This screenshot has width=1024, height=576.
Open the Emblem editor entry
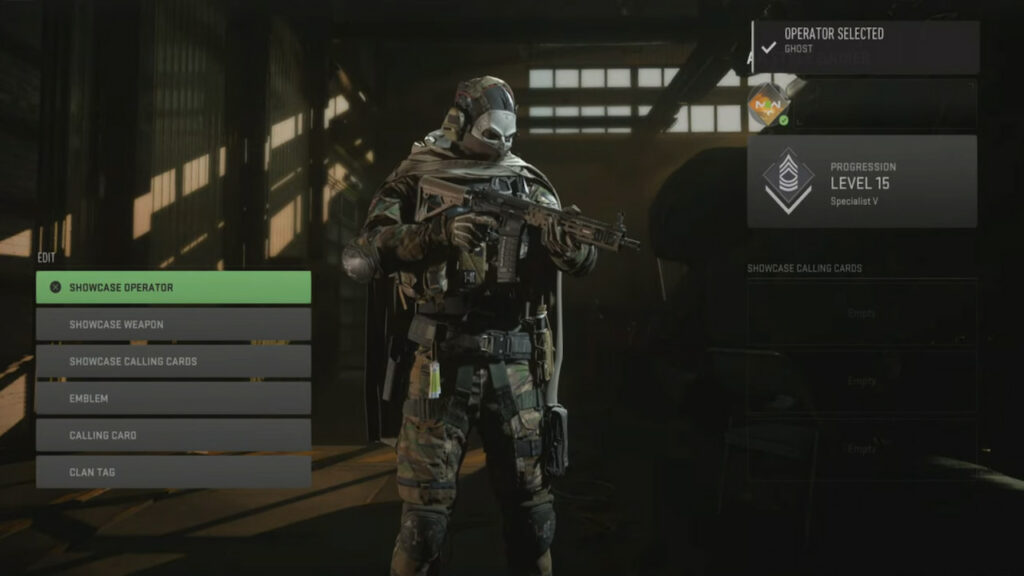[173, 399]
